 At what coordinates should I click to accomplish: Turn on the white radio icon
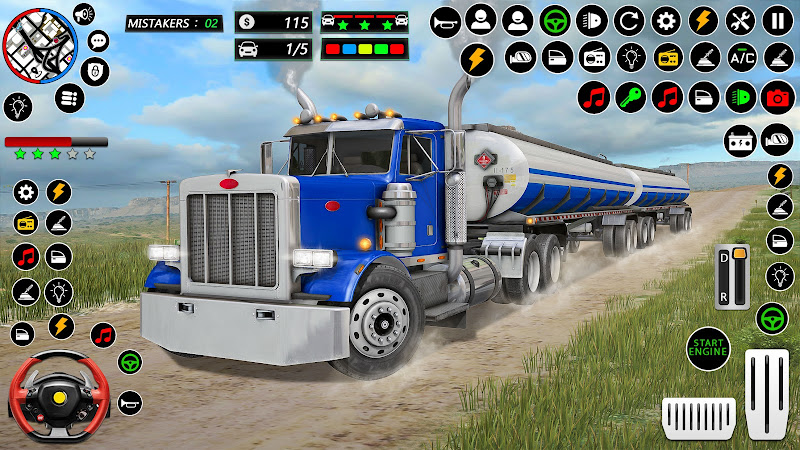pyautogui.click(x=592, y=57)
